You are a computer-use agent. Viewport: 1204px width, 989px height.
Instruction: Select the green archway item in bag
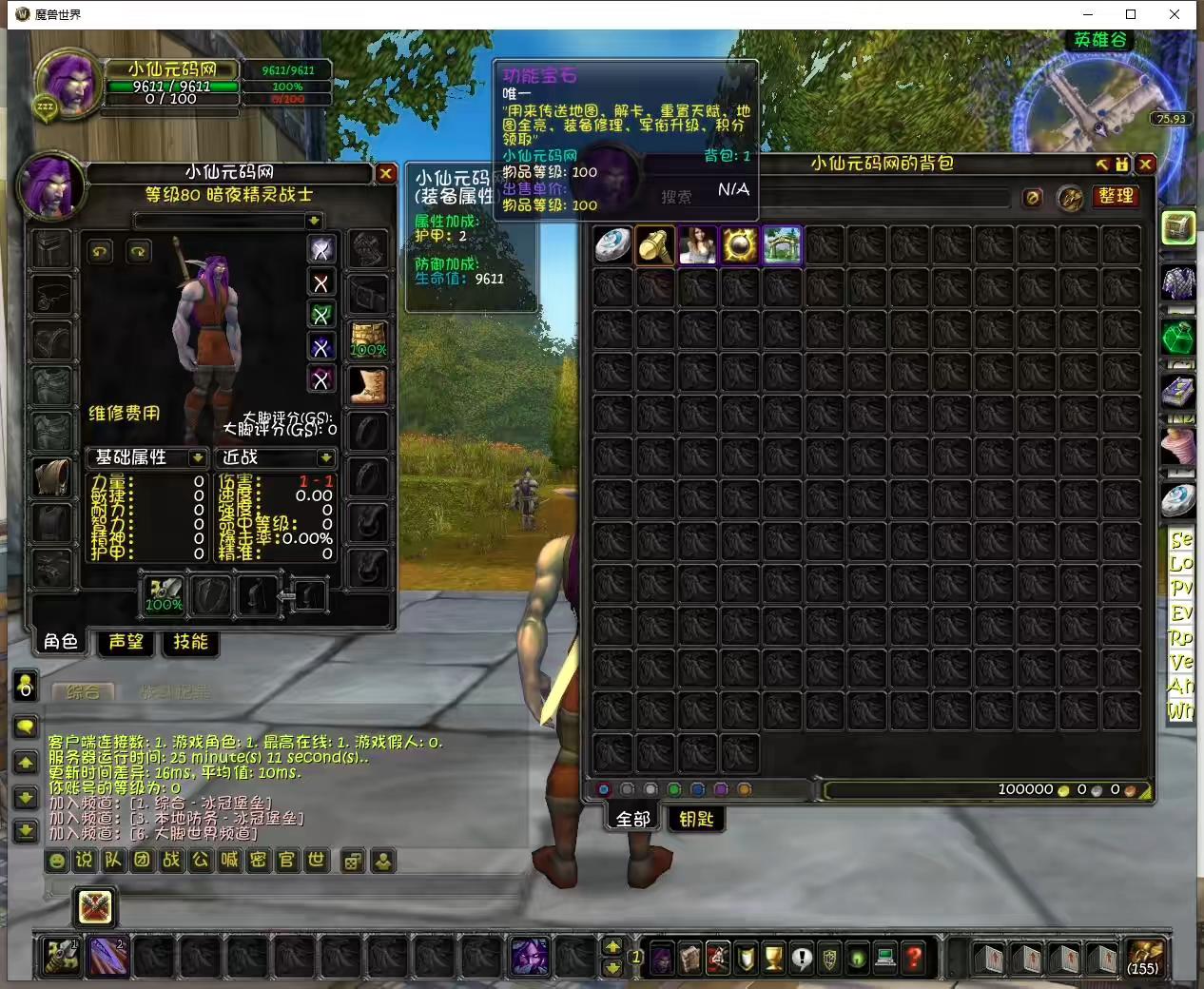coord(781,245)
